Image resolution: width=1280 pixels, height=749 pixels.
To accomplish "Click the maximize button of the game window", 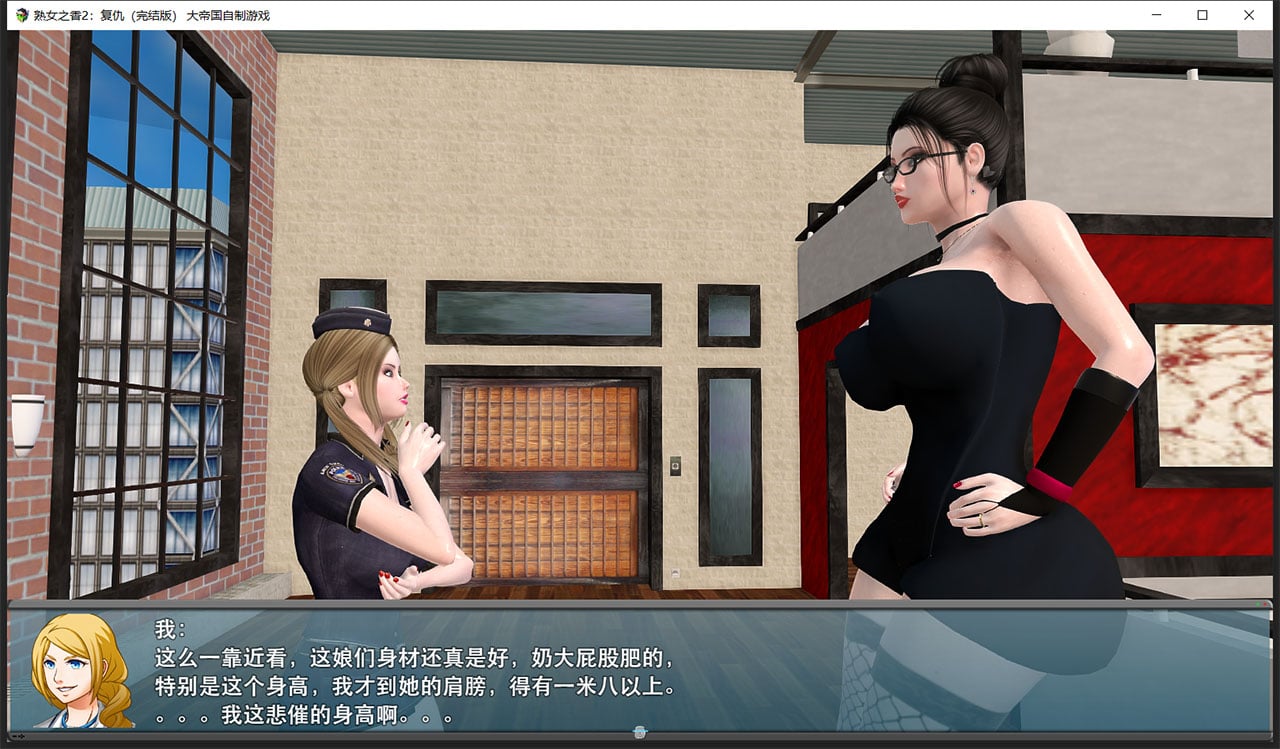I will tap(1203, 15).
